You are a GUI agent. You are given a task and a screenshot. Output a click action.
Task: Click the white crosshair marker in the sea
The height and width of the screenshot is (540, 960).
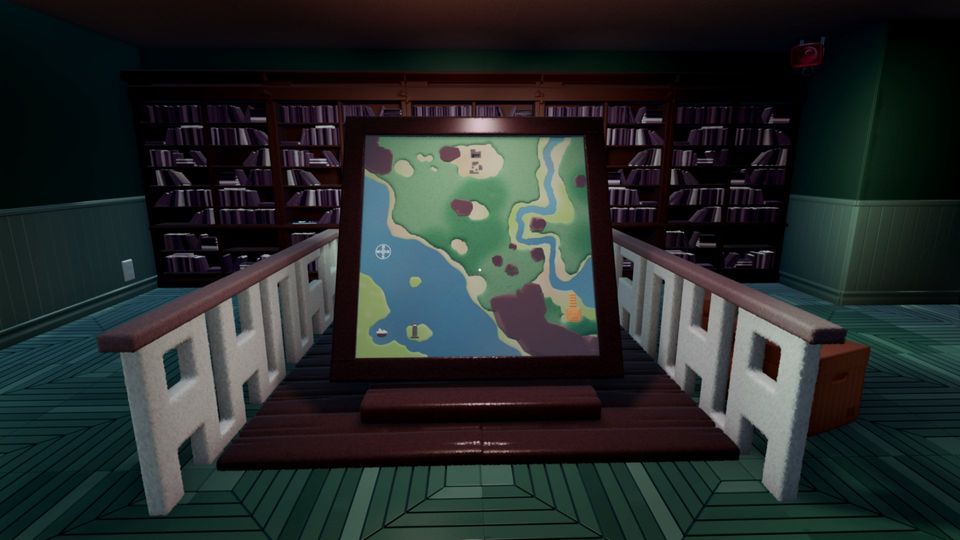point(383,251)
